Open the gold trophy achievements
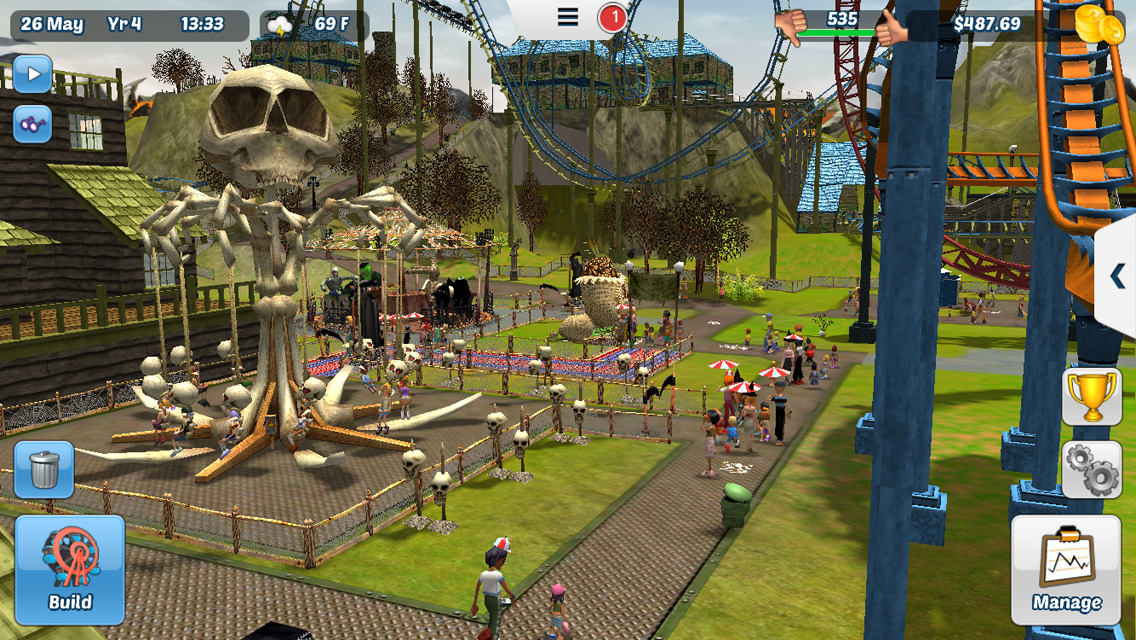Screen dimensions: 1136x640 (1091, 396)
